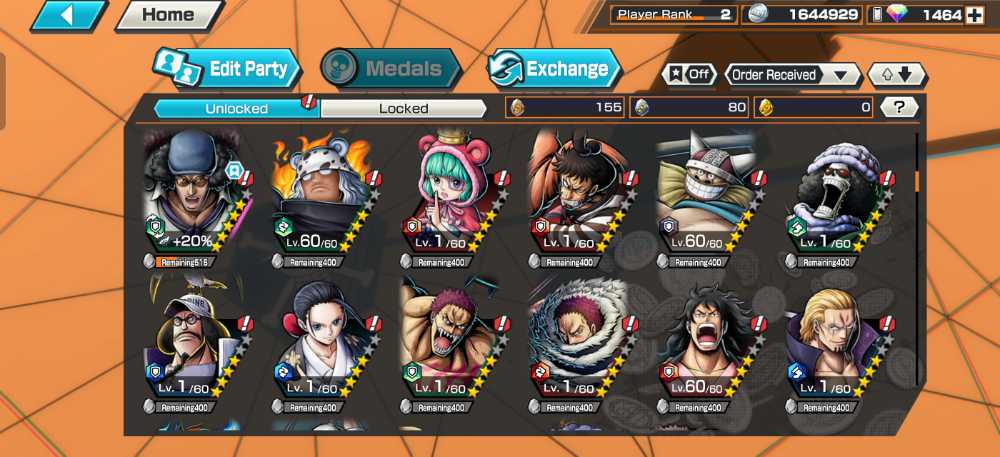1000x457 pixels.
Task: Toggle the star filter Off button
Action: pyautogui.click(x=688, y=75)
